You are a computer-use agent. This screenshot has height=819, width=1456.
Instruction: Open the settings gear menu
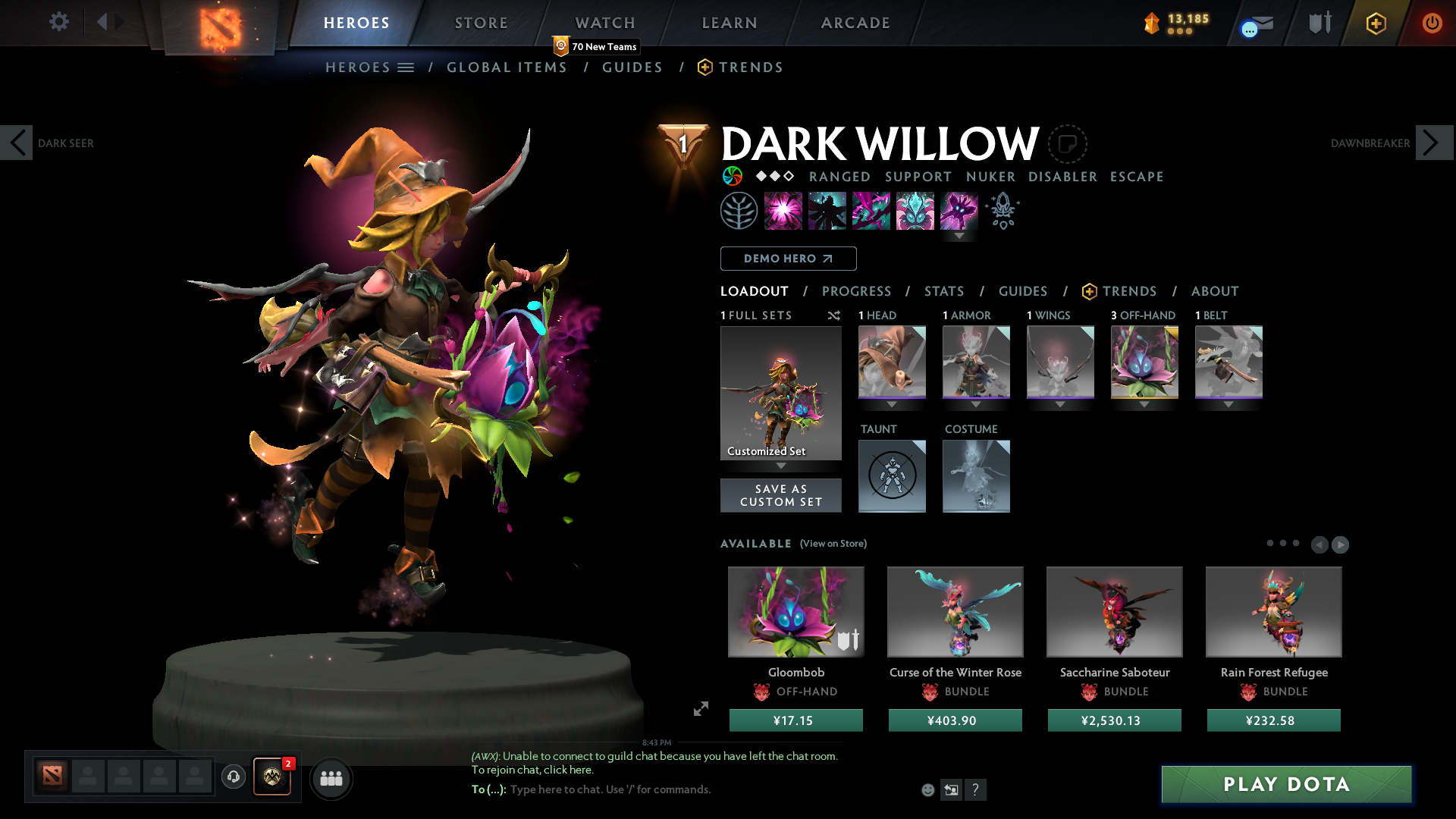tap(58, 21)
